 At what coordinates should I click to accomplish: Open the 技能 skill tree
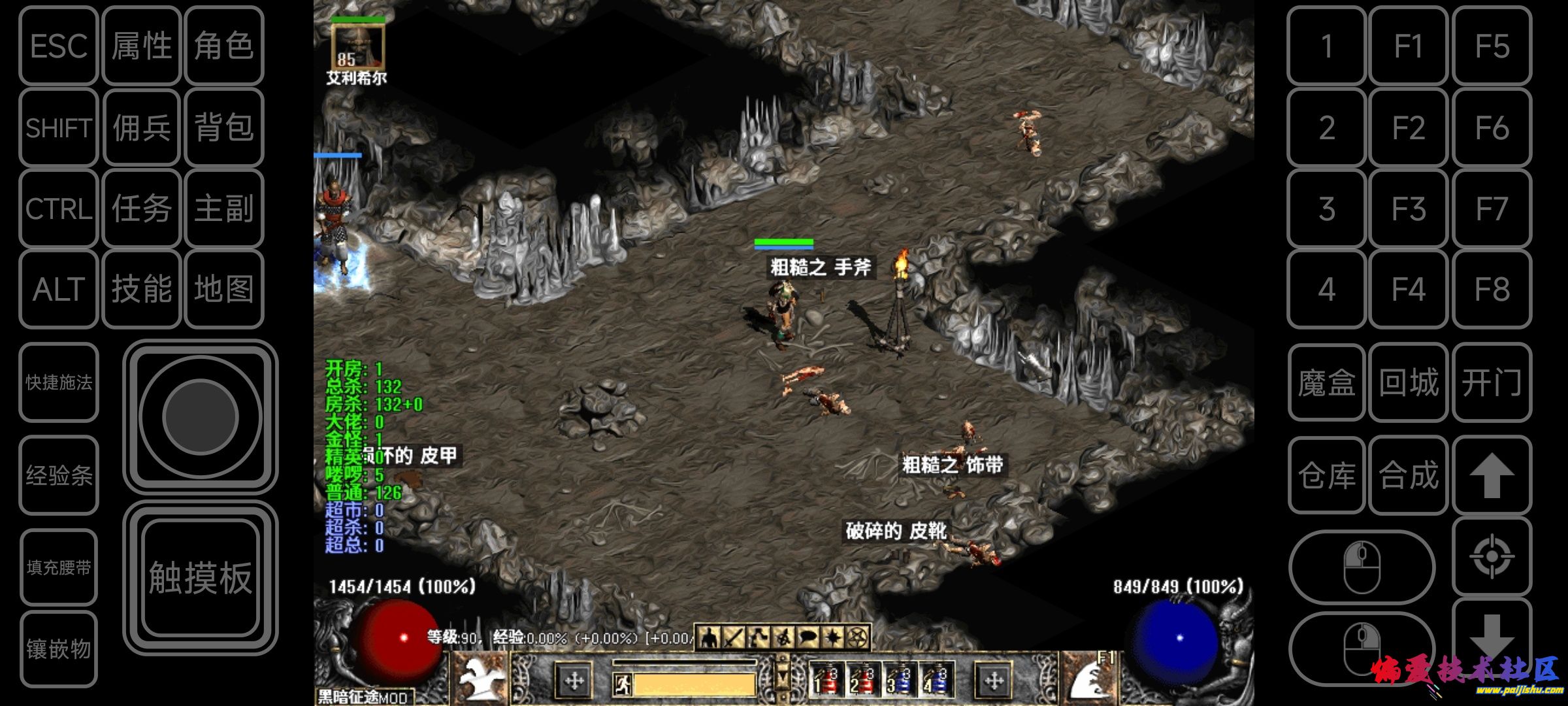point(141,289)
